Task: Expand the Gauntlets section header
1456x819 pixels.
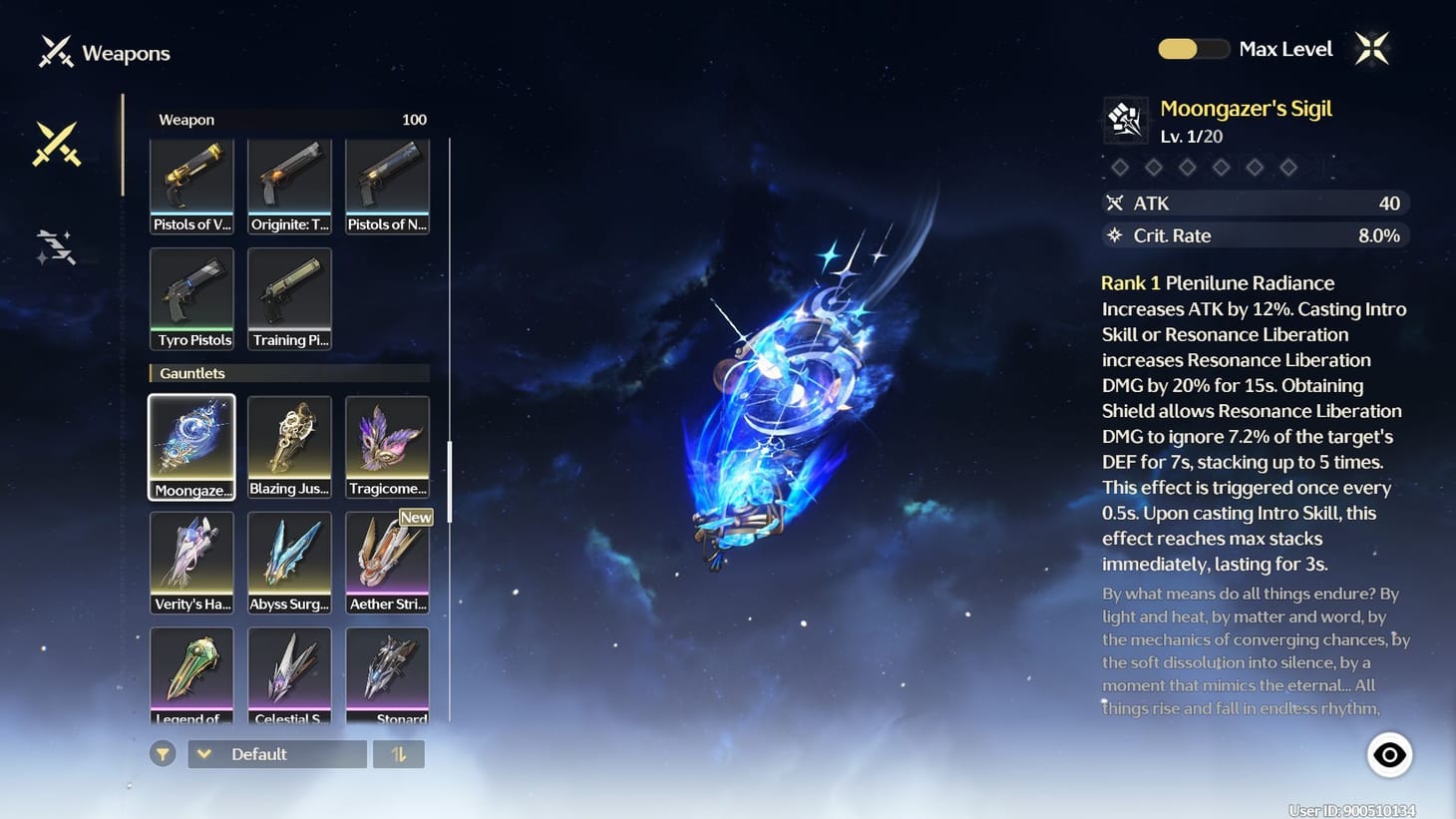Action: [x=288, y=373]
